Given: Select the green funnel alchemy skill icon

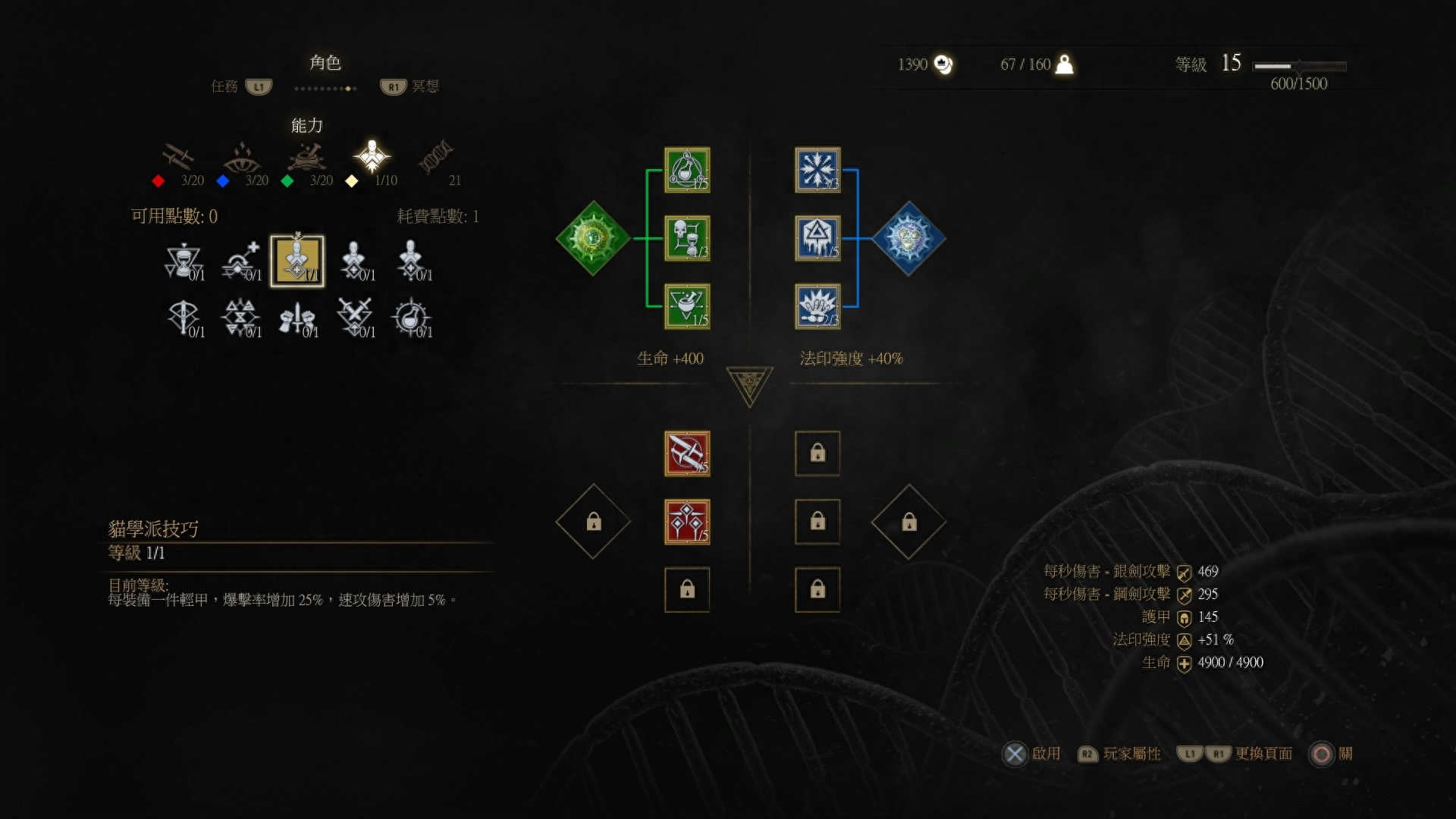Looking at the screenshot, I should coord(687,306).
